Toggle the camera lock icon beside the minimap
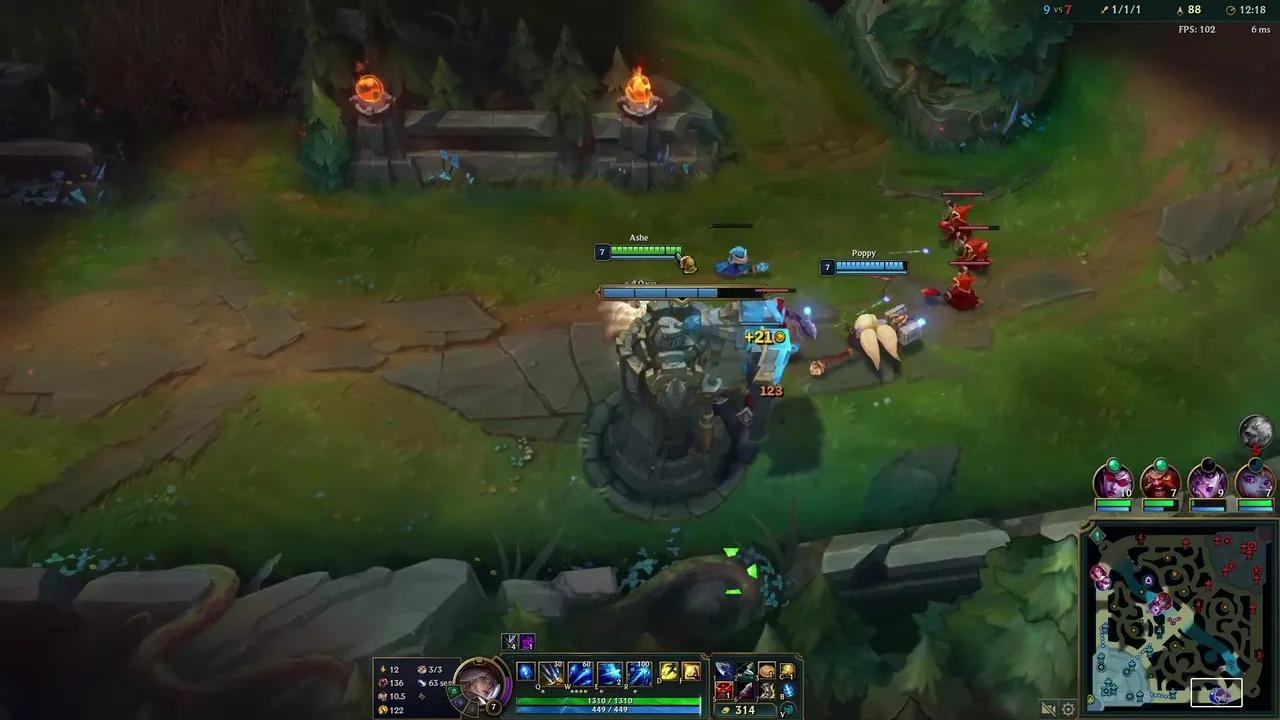 (1050, 707)
